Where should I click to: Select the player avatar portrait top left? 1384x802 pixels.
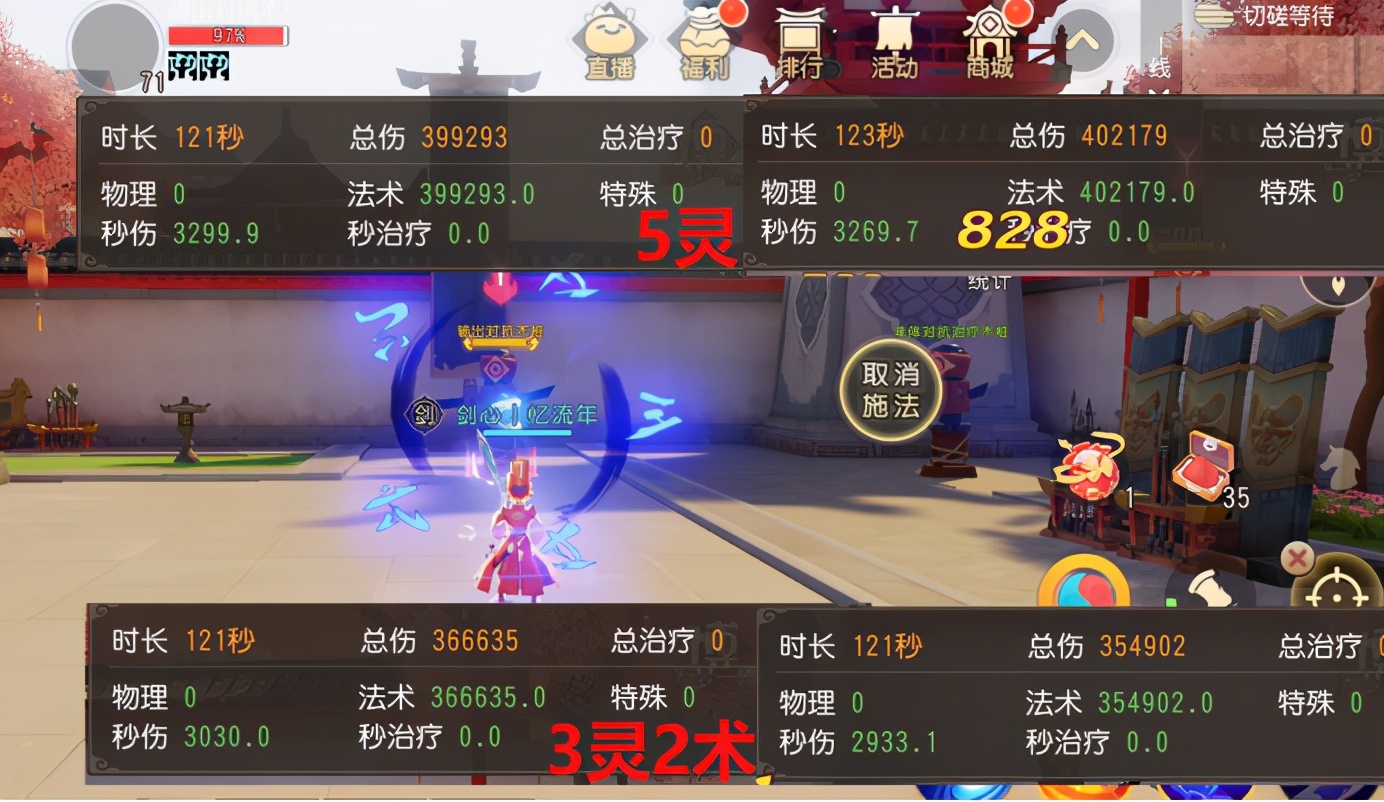coord(113,42)
